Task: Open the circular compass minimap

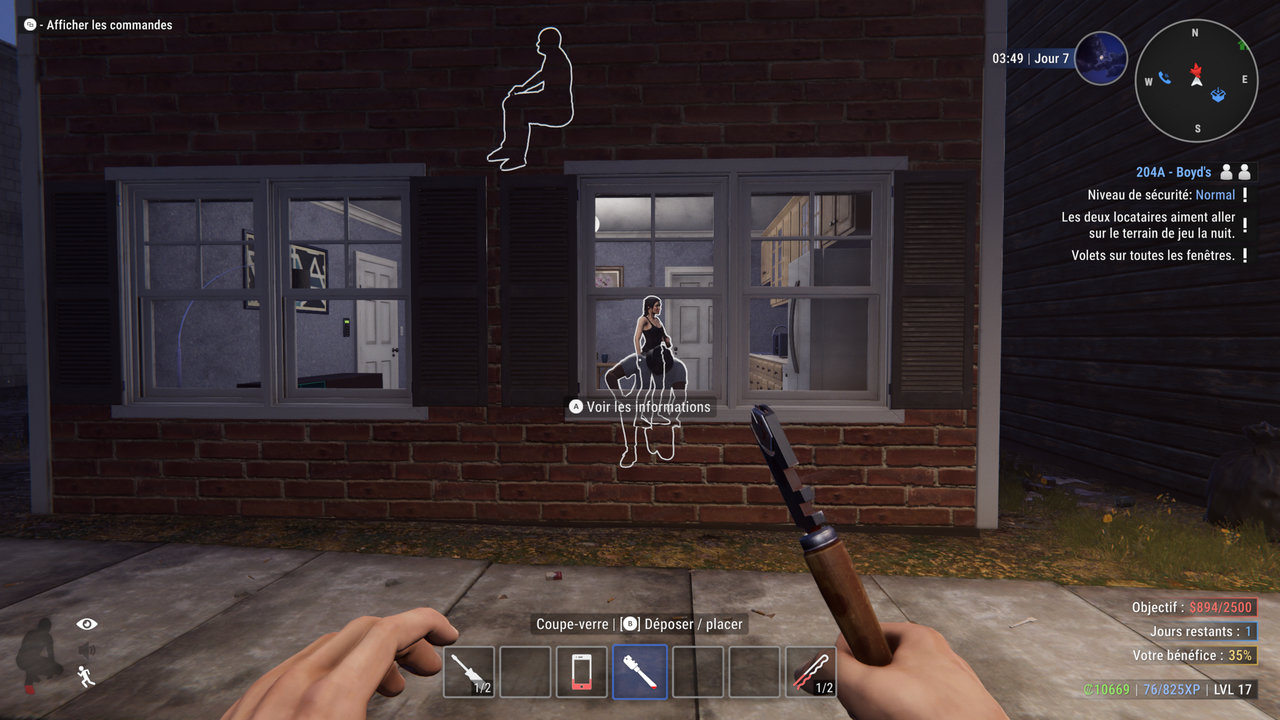Action: coord(1195,79)
